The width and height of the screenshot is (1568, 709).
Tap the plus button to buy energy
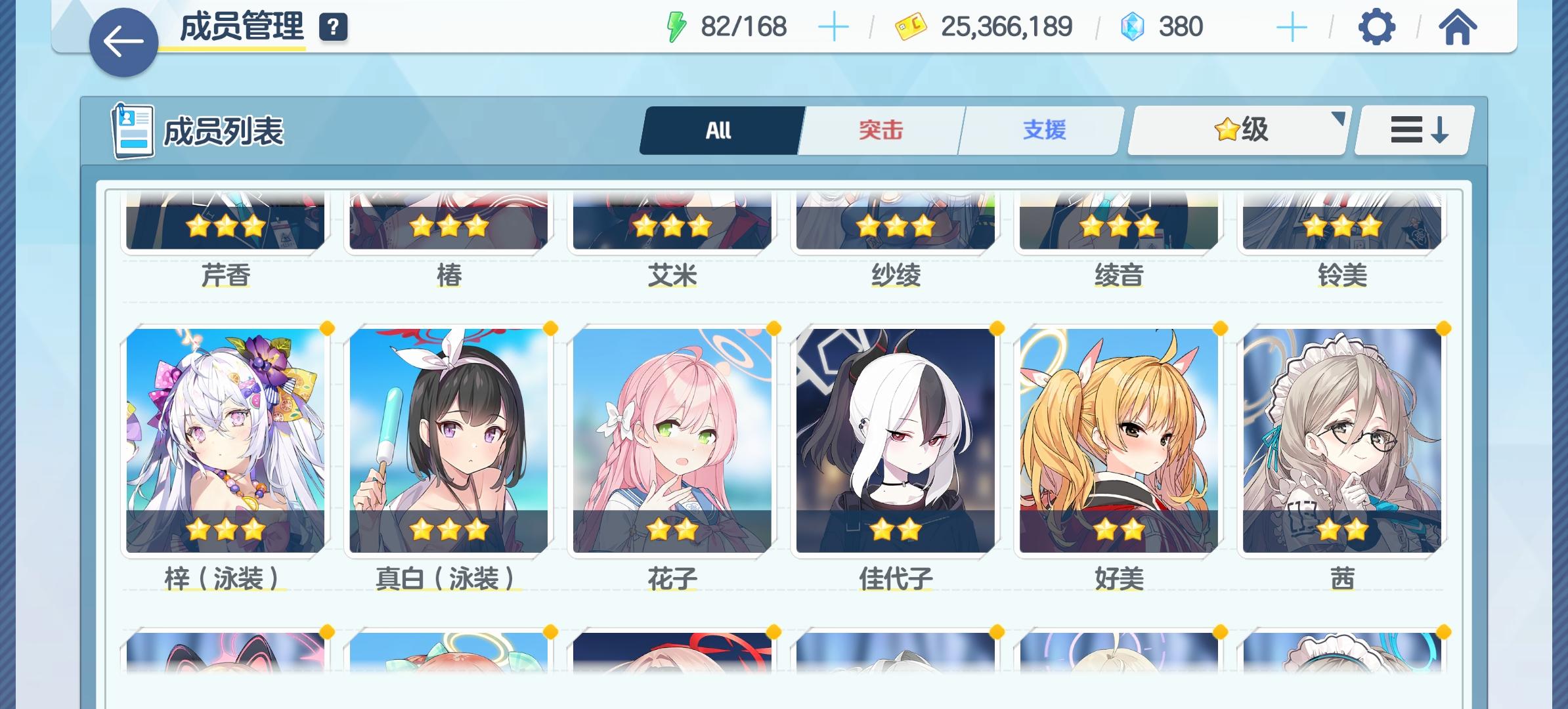tap(834, 27)
